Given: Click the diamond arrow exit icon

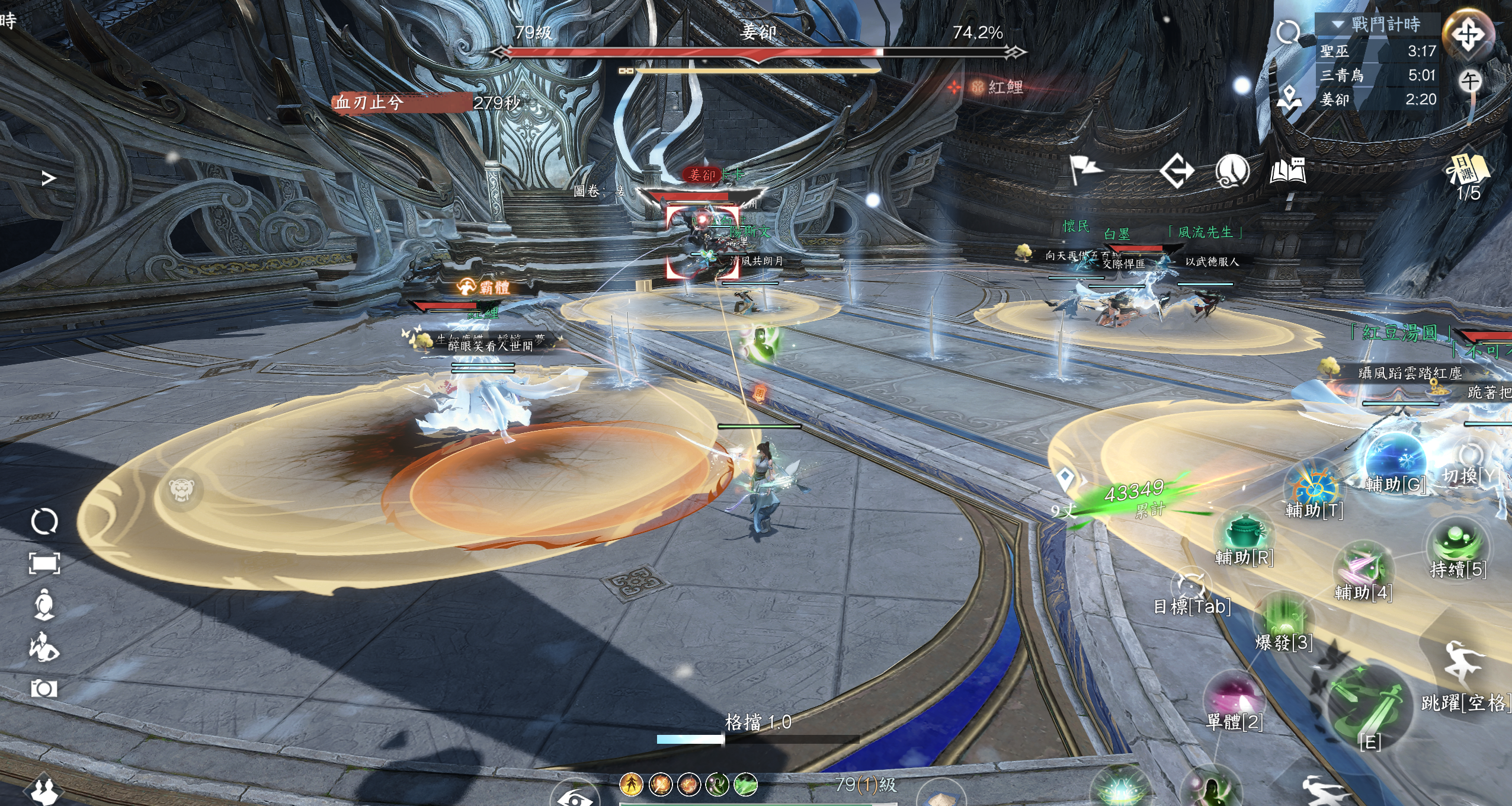Looking at the screenshot, I should (1176, 171).
